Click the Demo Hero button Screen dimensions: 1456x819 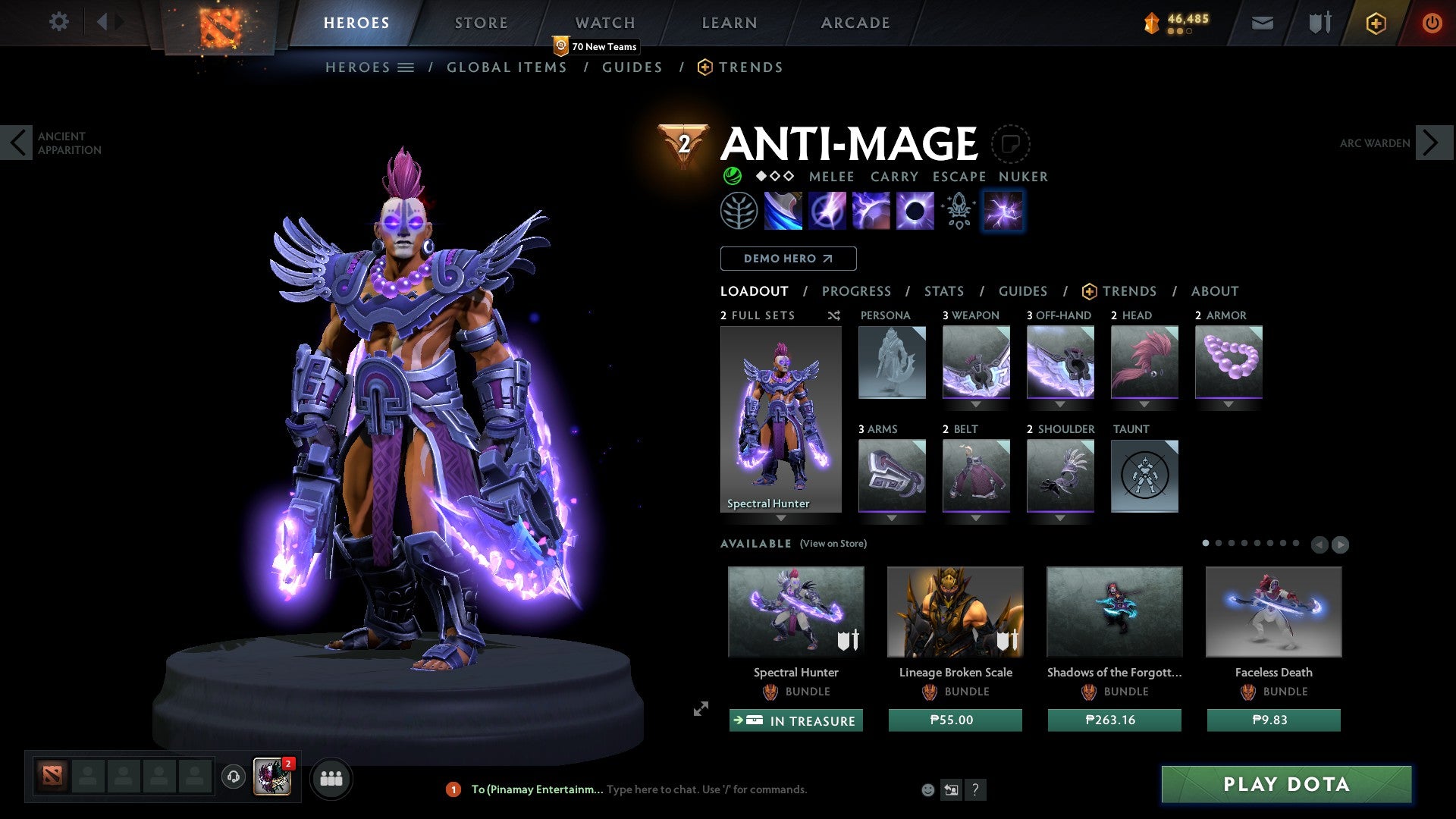click(x=788, y=258)
